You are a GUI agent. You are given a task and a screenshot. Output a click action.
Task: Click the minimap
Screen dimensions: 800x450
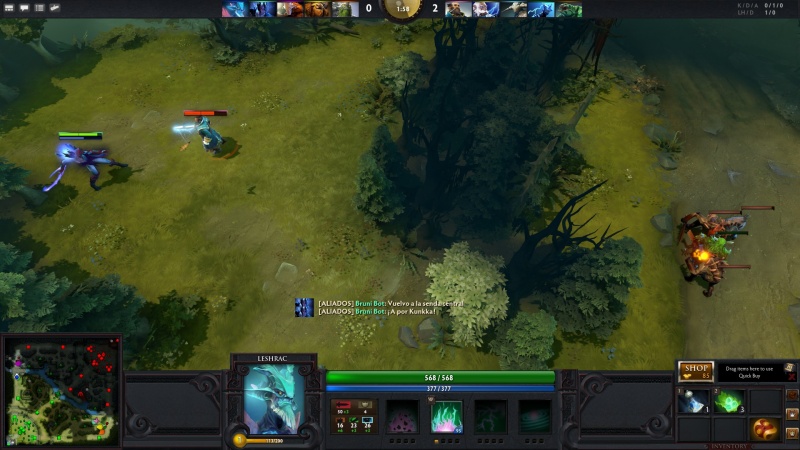pyautogui.click(x=62, y=390)
